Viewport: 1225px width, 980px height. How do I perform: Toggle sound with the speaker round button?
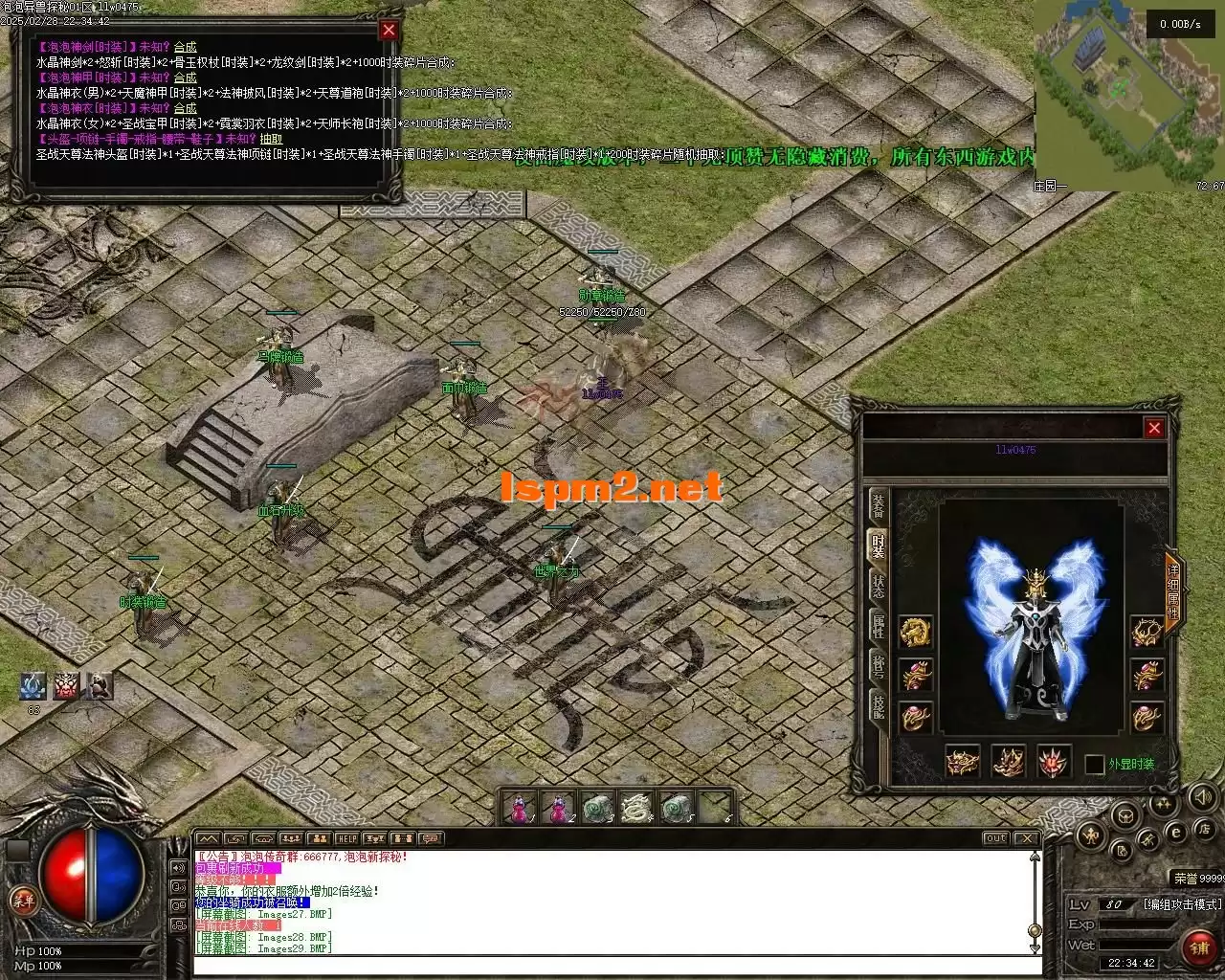(1203, 795)
